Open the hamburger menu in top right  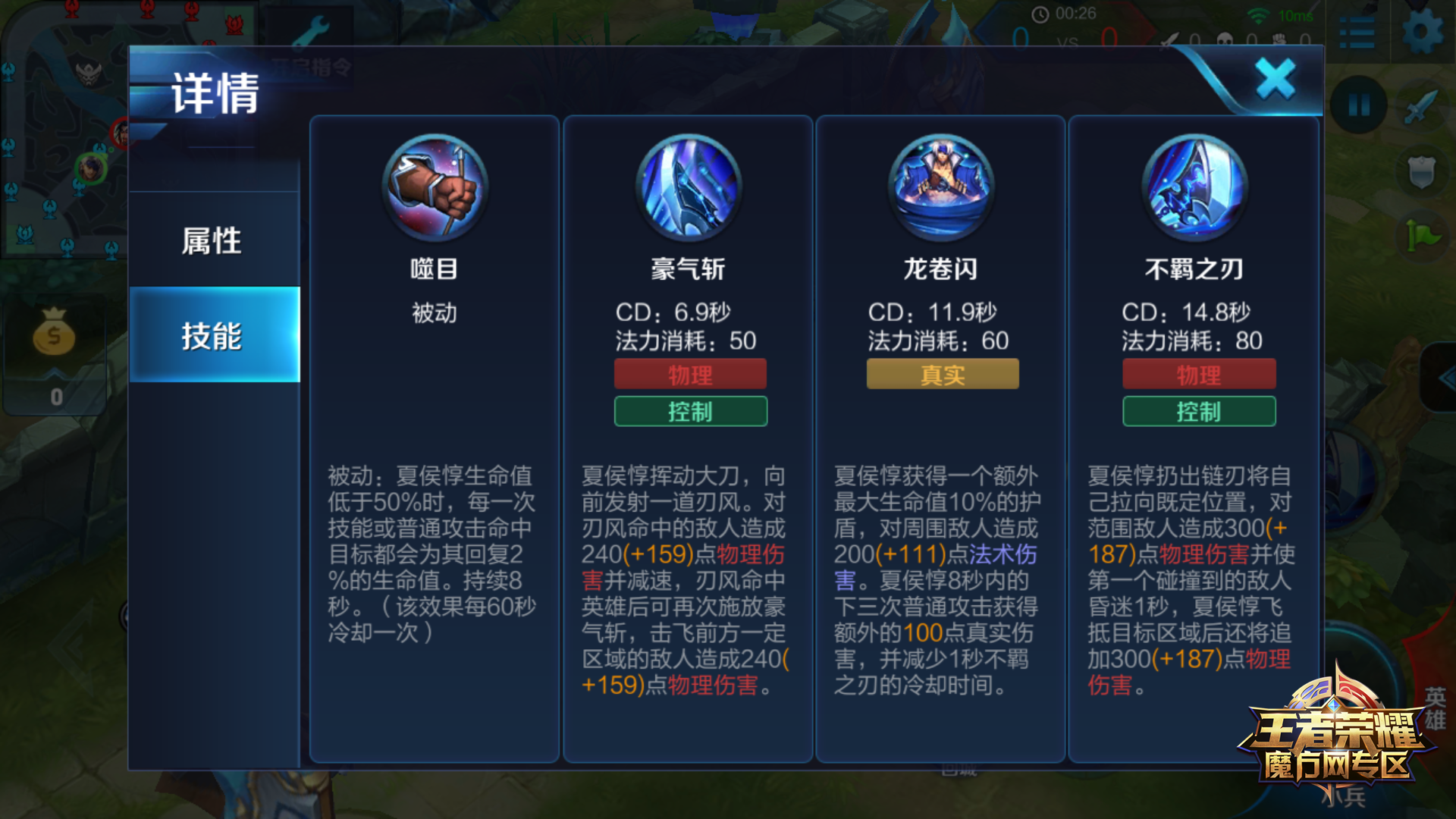[x=1357, y=30]
